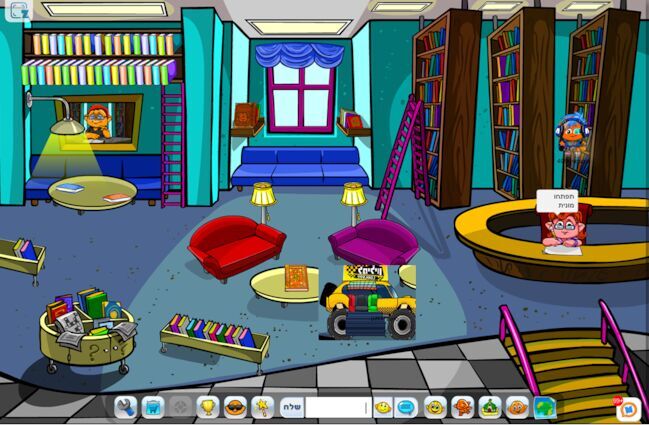
Task: Open the shopping cart store icon
Action: point(152,407)
